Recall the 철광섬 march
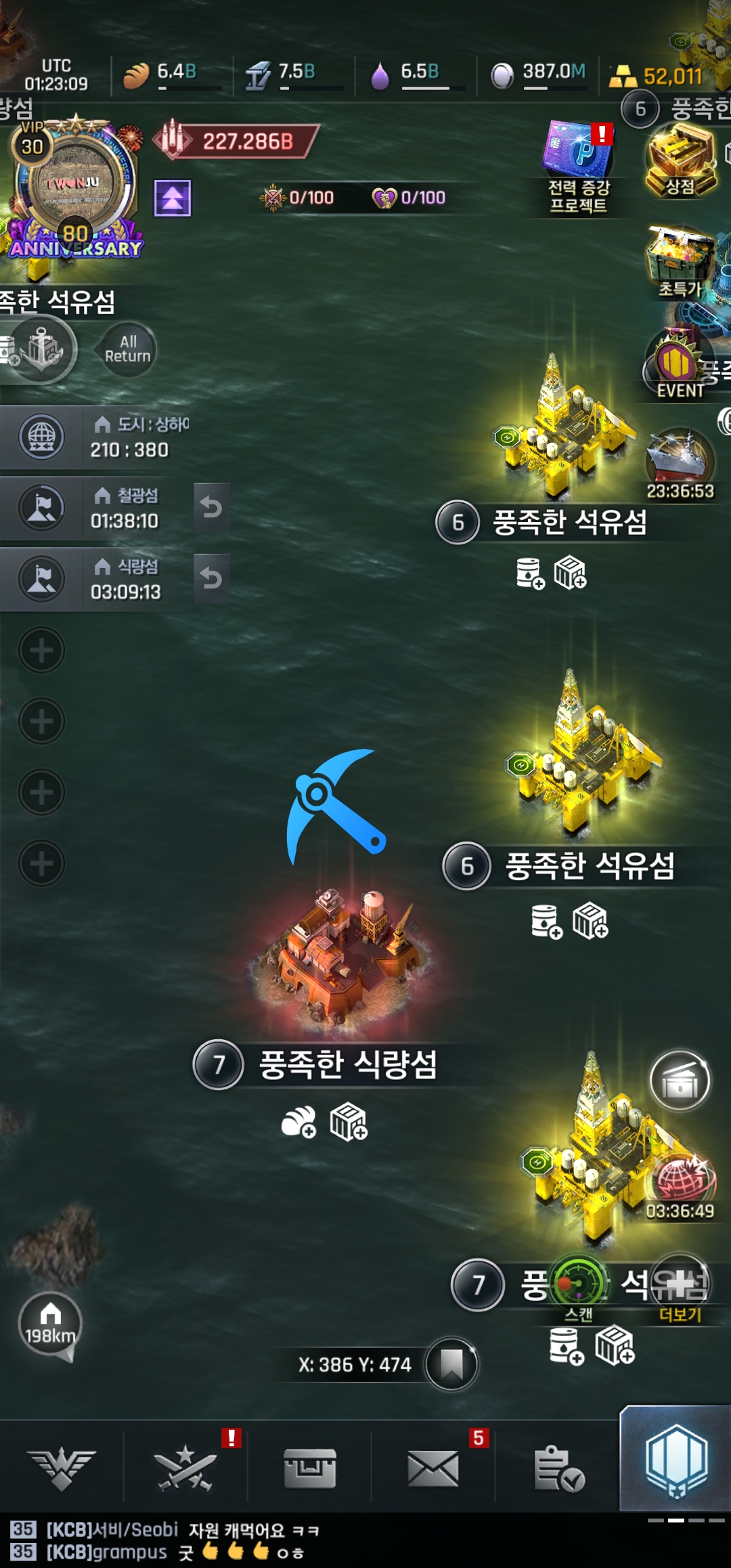The height and width of the screenshot is (1568, 731). [211, 507]
